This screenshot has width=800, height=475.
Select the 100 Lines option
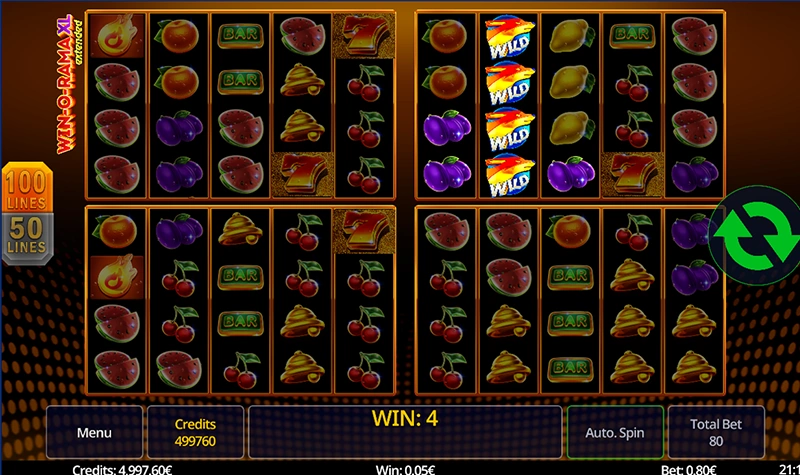(x=28, y=191)
